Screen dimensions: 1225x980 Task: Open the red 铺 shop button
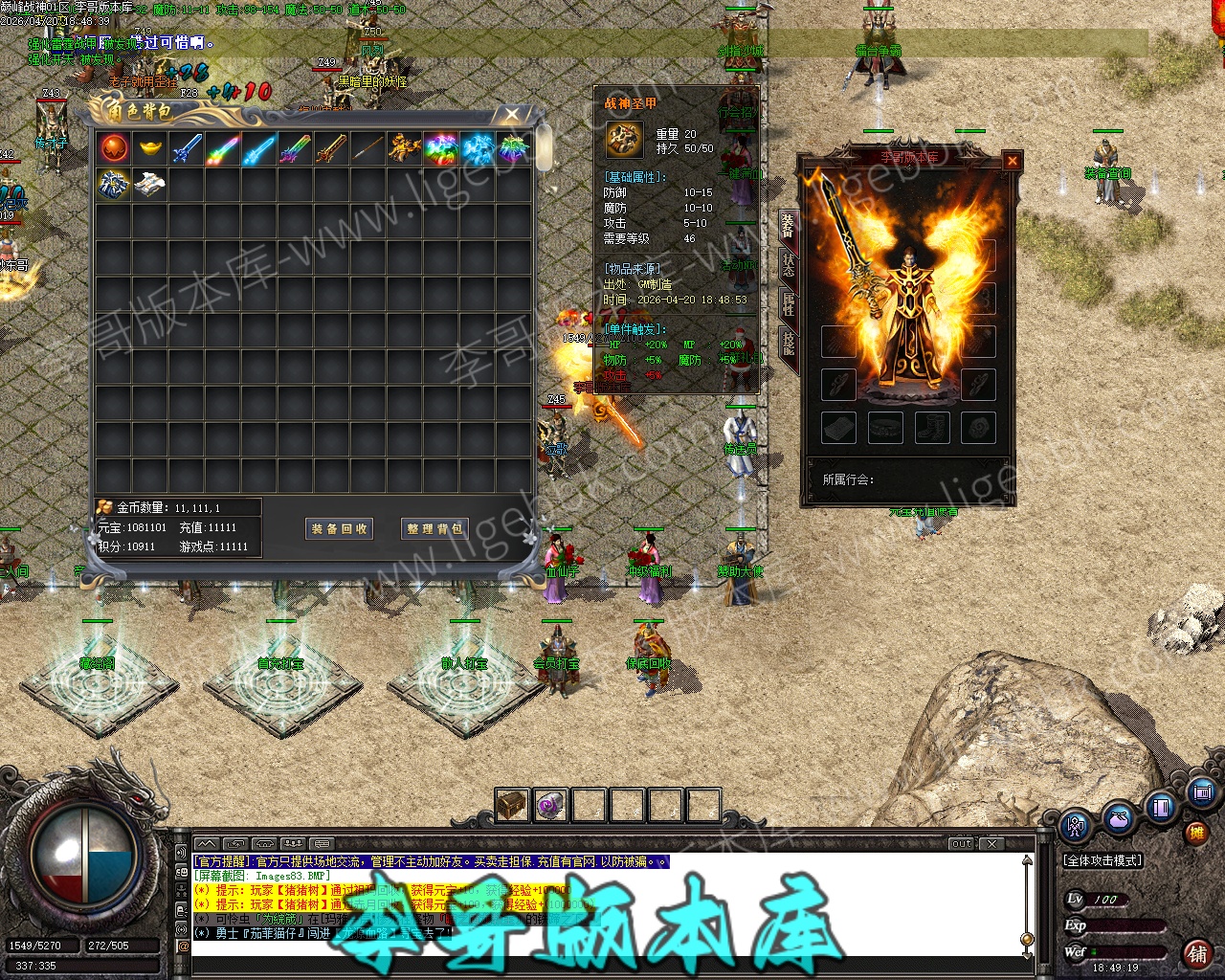click(x=1196, y=953)
